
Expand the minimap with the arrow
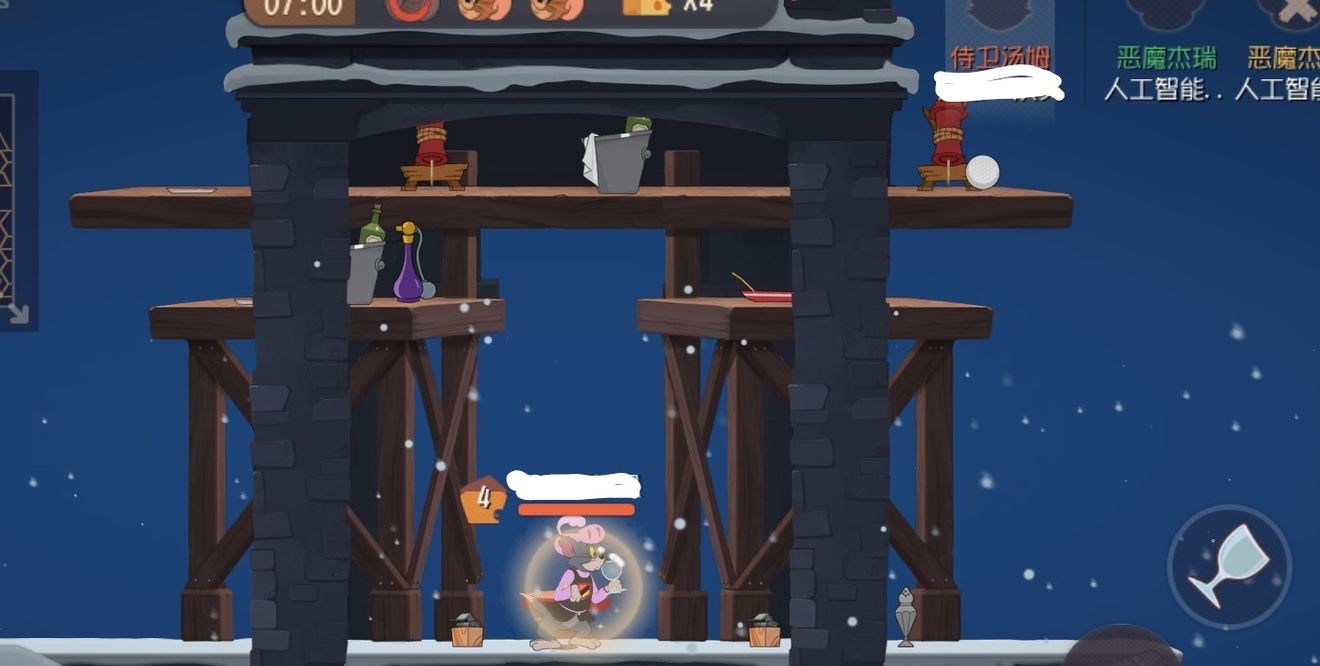click(17, 313)
